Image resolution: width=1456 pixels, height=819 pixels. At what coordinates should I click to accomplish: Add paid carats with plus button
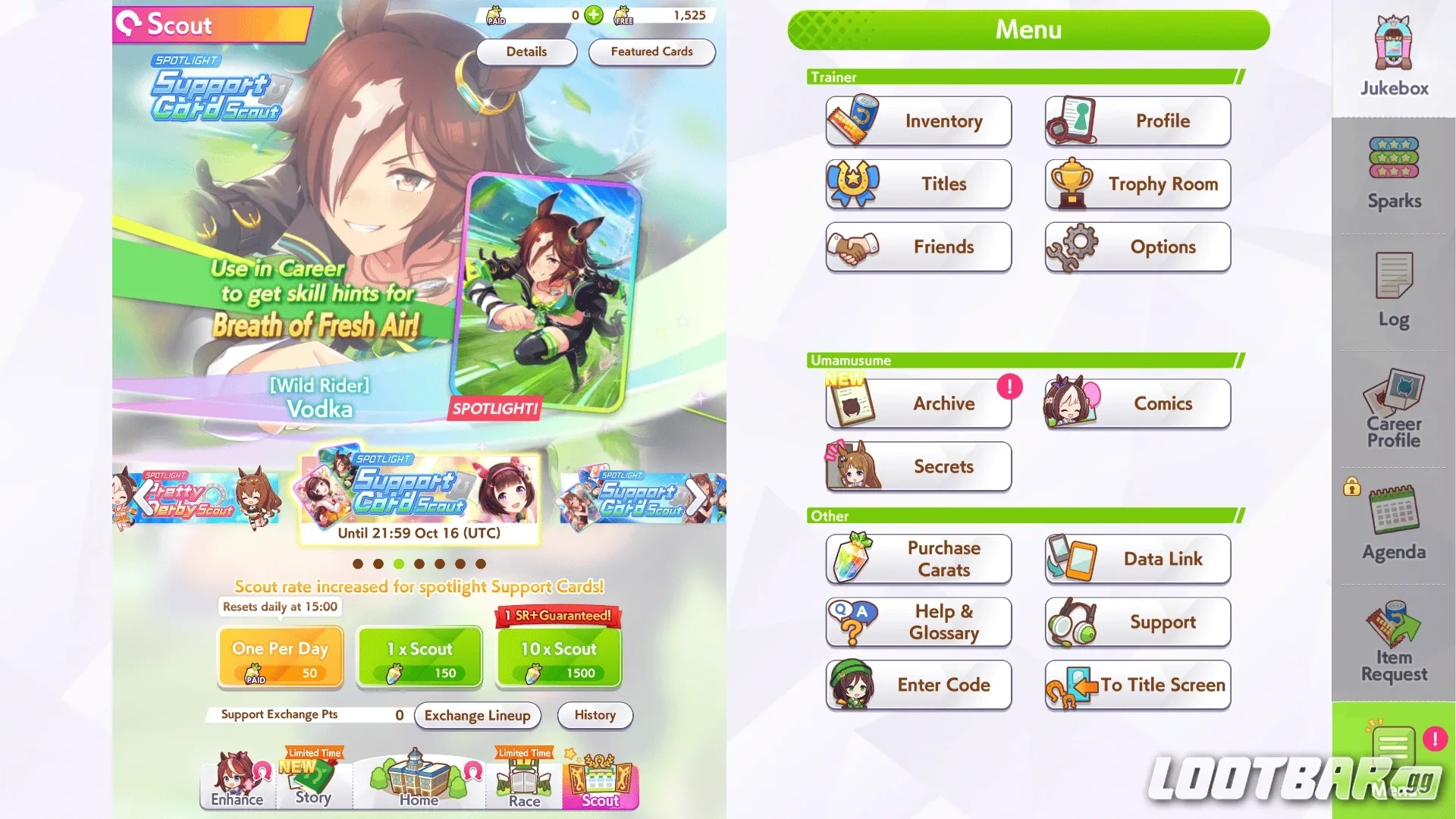(593, 15)
